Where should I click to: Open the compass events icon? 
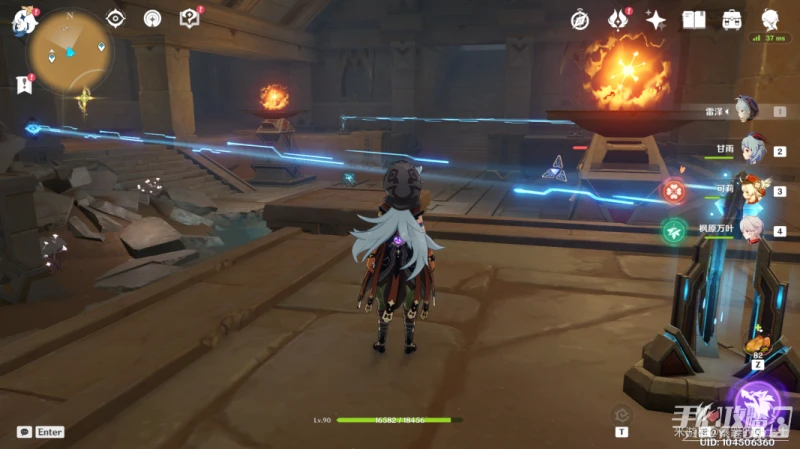(580, 19)
